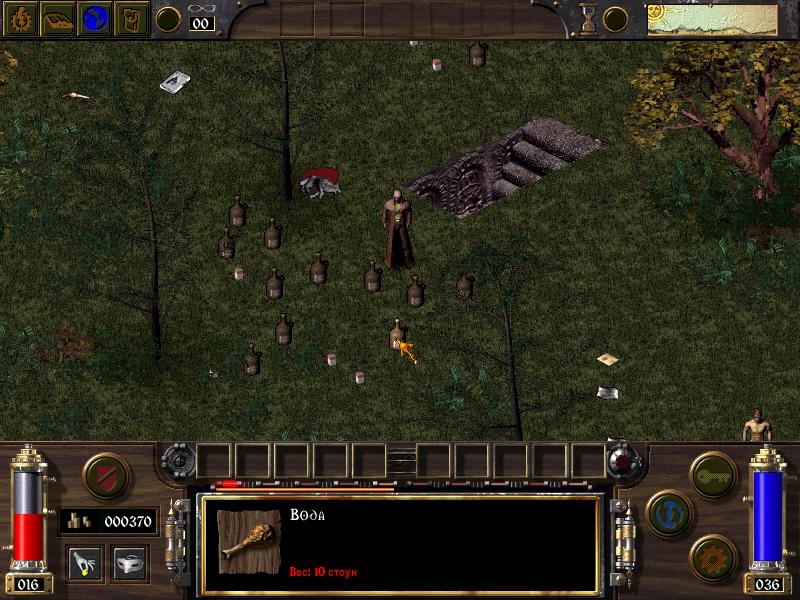Click the orange gear round button
This screenshot has height=600, width=800.
coord(712,556)
